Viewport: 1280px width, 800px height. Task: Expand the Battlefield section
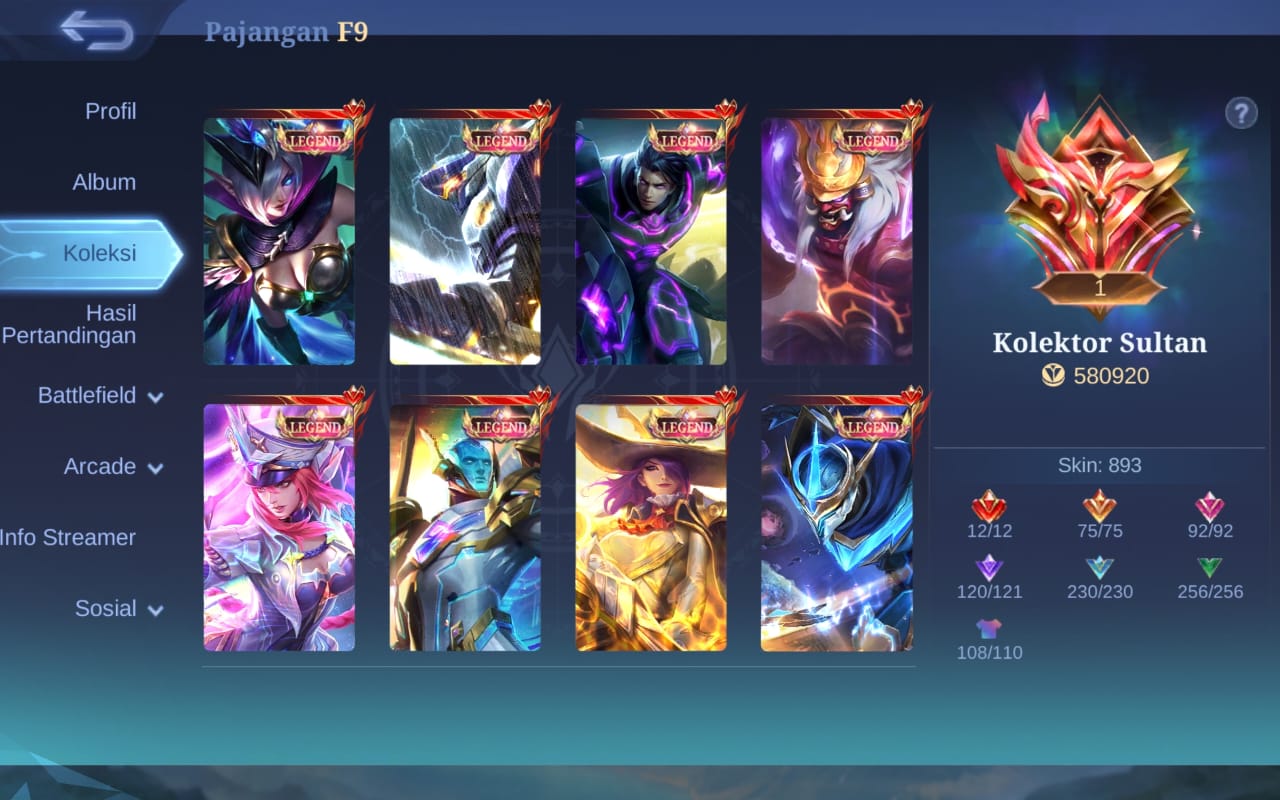click(x=95, y=396)
